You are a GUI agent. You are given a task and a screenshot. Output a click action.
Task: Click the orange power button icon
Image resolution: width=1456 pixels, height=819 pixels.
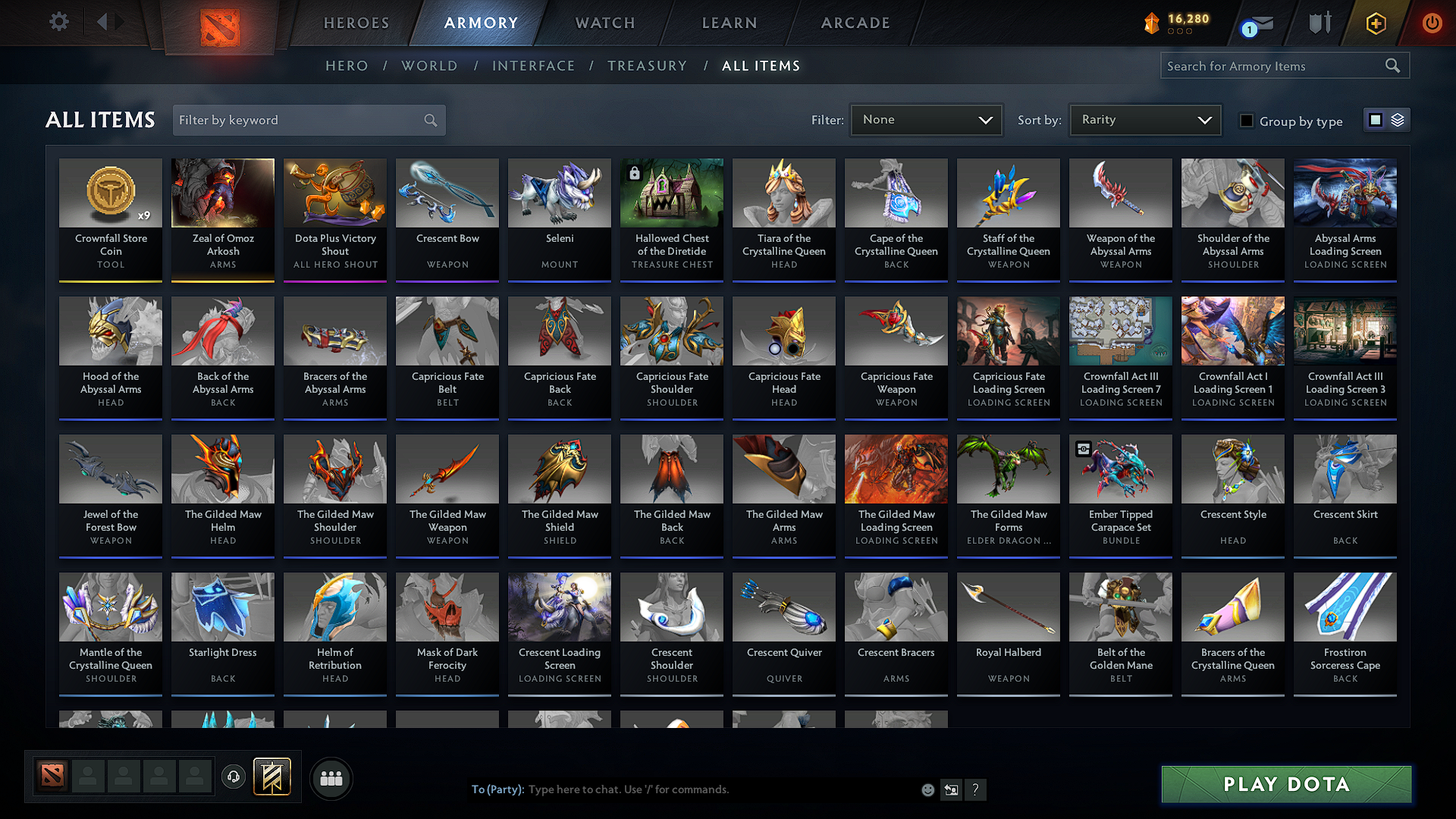point(1432,24)
